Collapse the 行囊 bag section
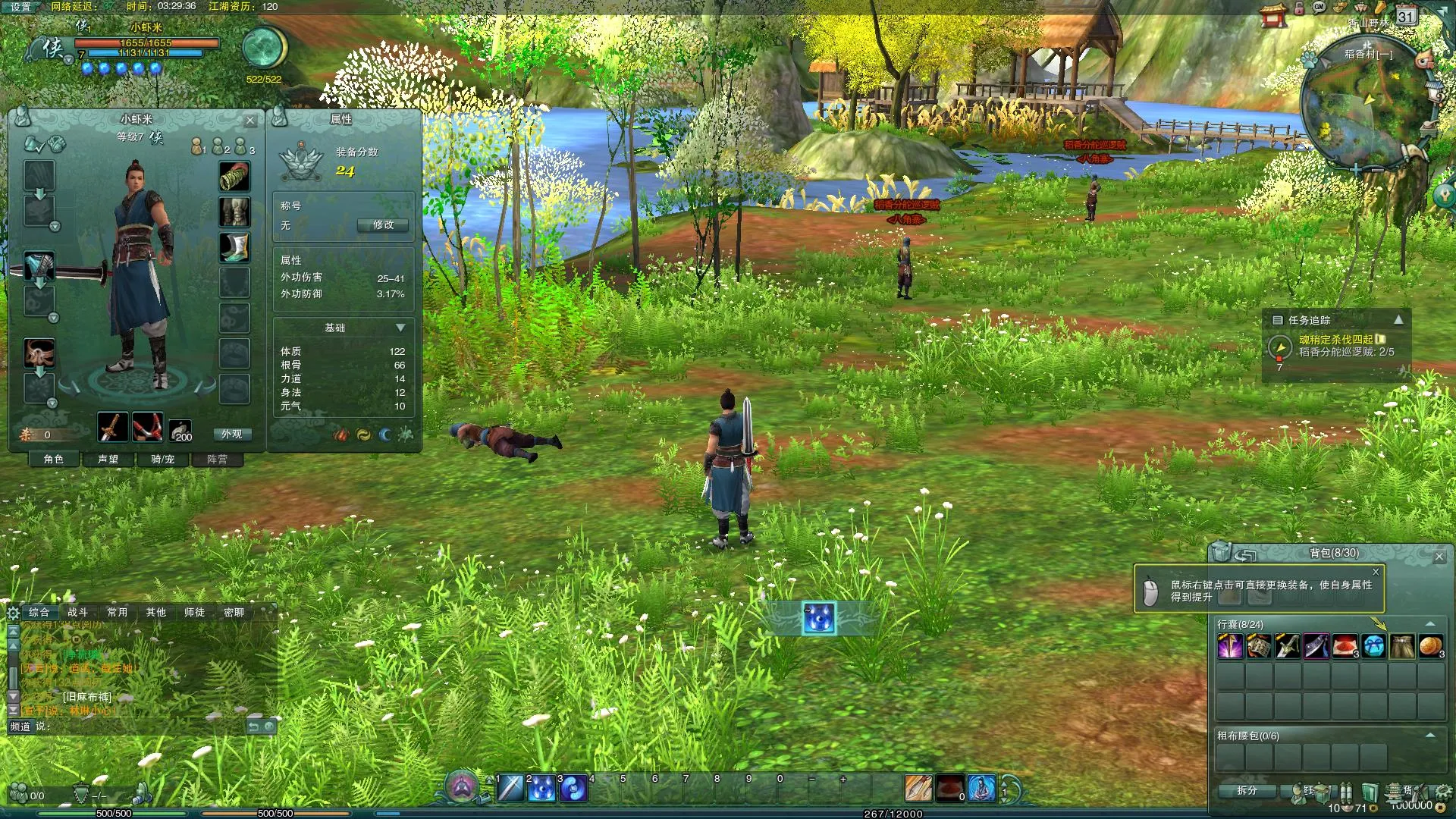 click(x=1430, y=624)
